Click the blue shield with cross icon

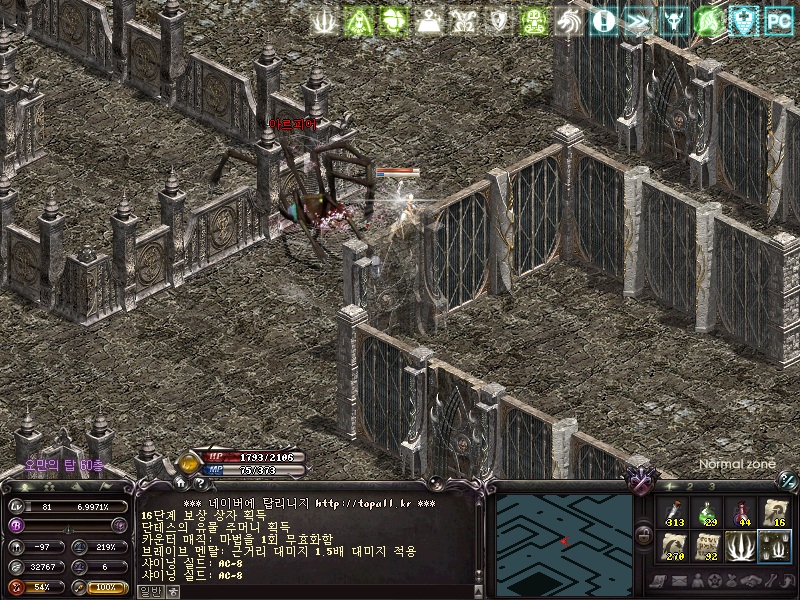(x=743, y=20)
